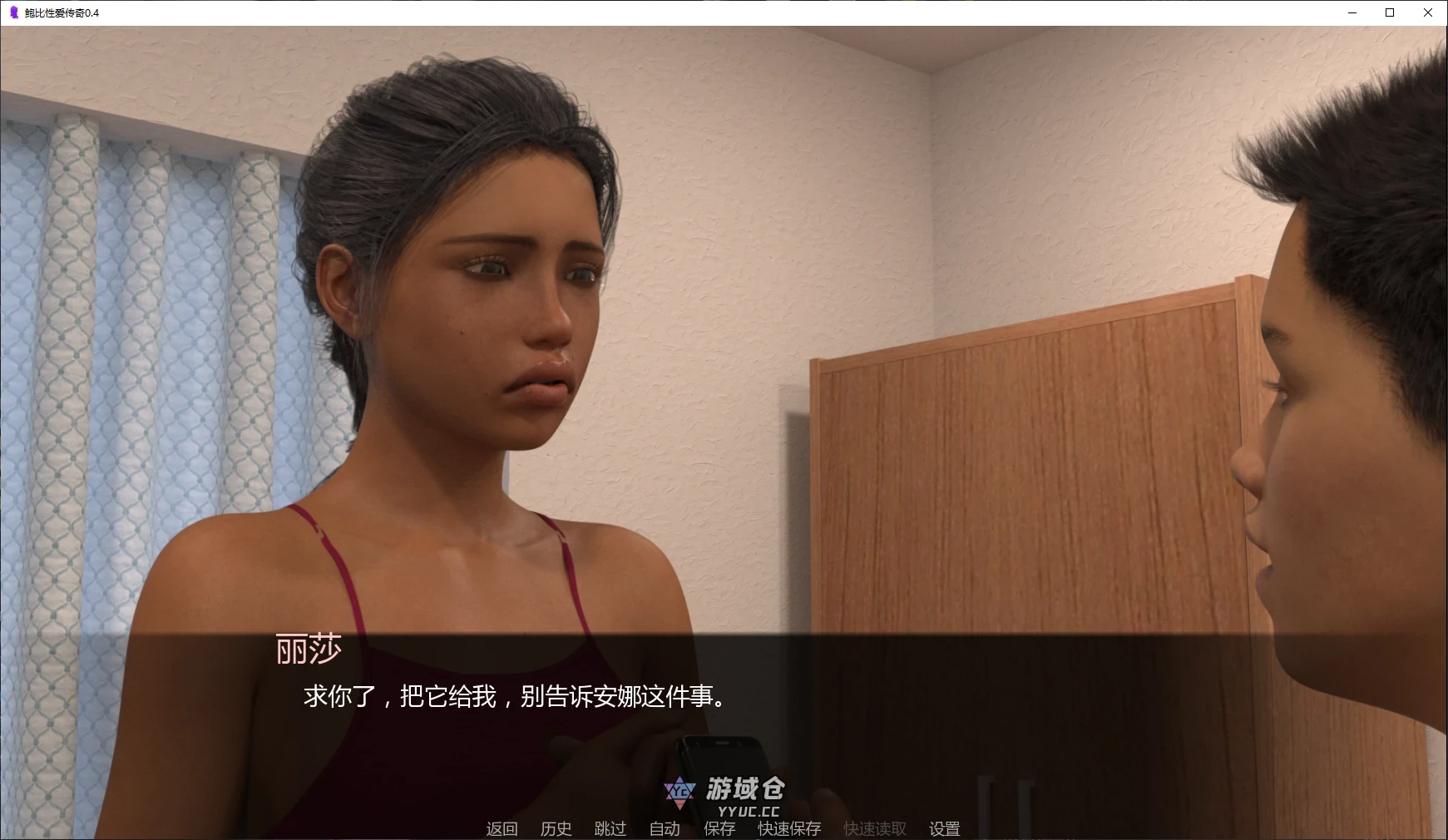This screenshot has height=840, width=1448.
Task: Click 返回 to go back
Action: tap(500, 828)
